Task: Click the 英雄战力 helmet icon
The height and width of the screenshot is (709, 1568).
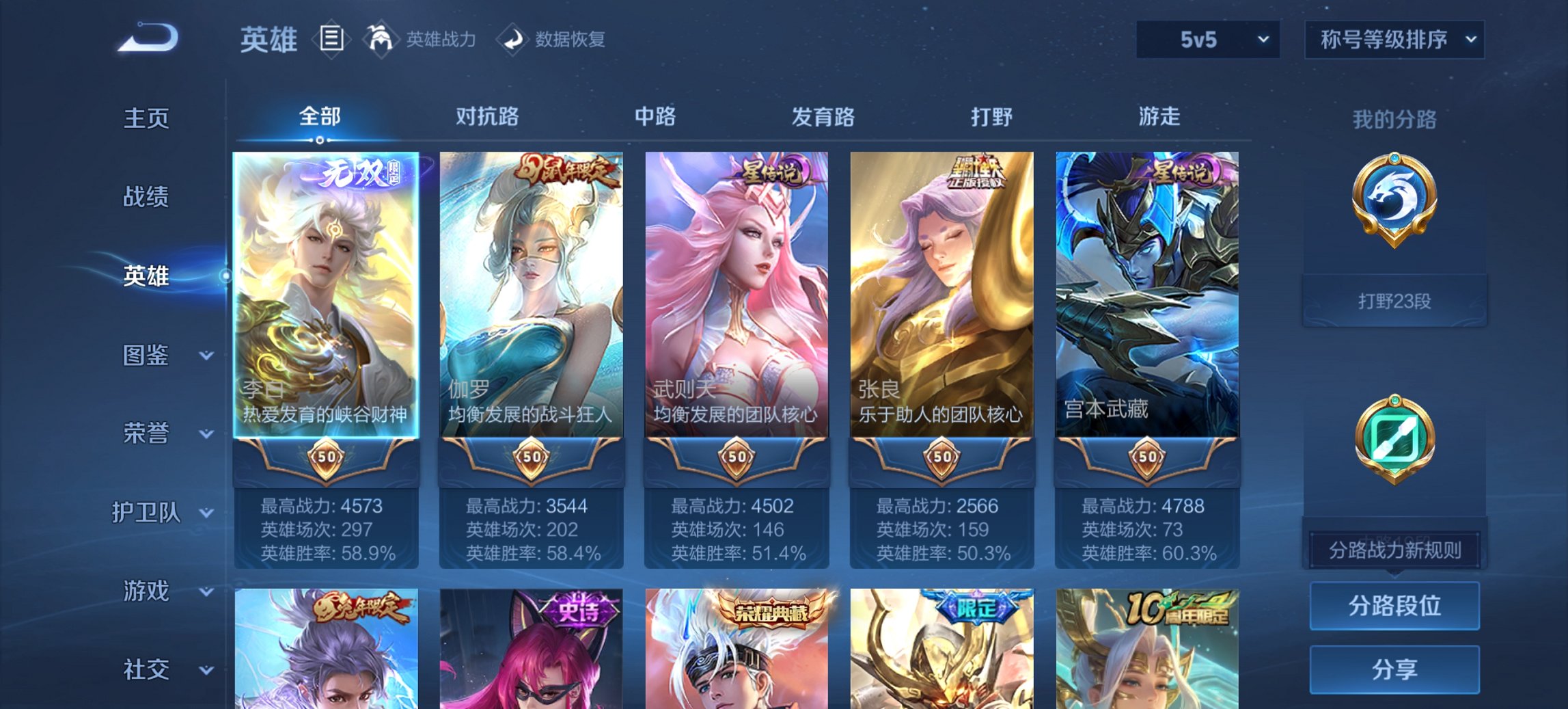Action: [x=381, y=40]
